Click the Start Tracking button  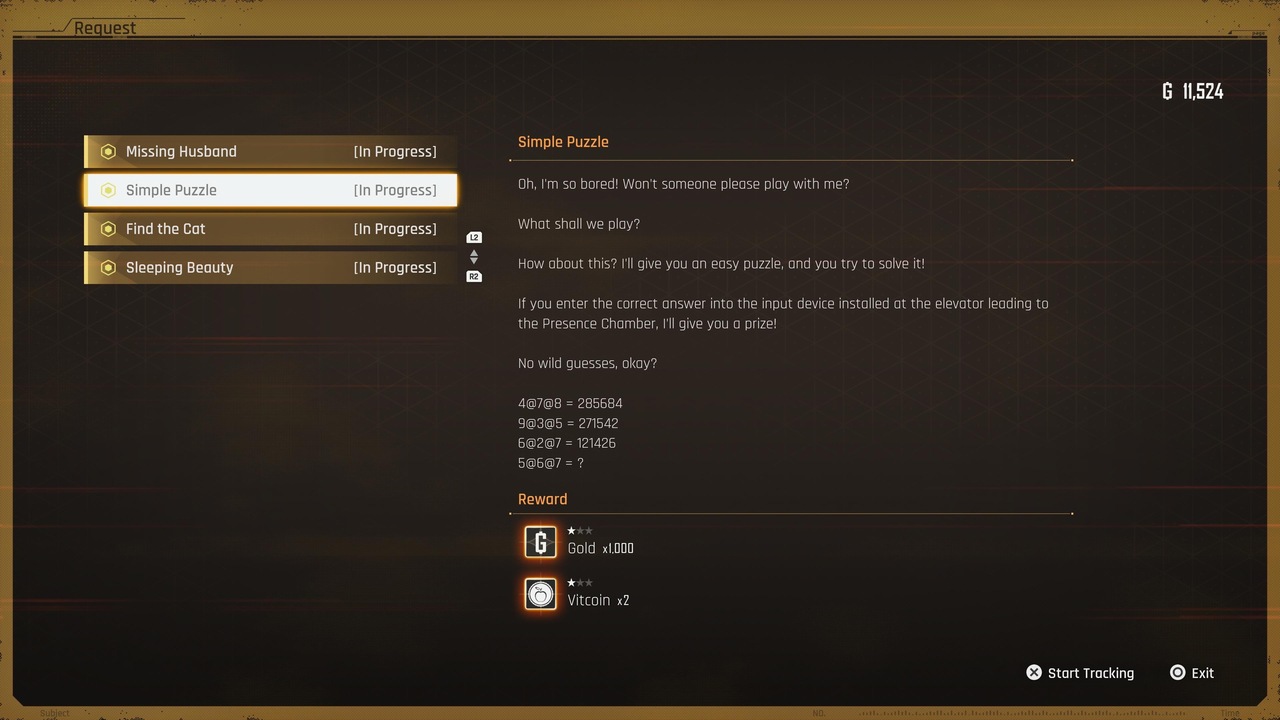click(x=1090, y=672)
